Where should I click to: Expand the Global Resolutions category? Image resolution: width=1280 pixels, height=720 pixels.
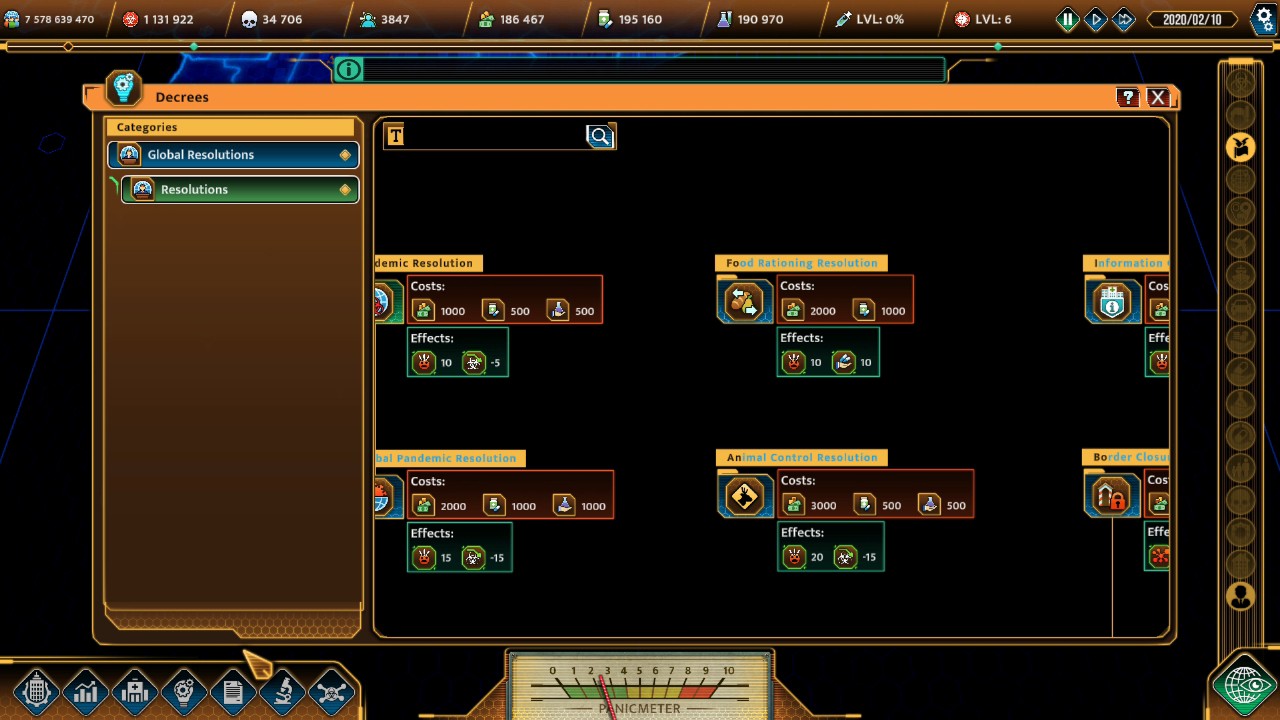[x=232, y=154]
